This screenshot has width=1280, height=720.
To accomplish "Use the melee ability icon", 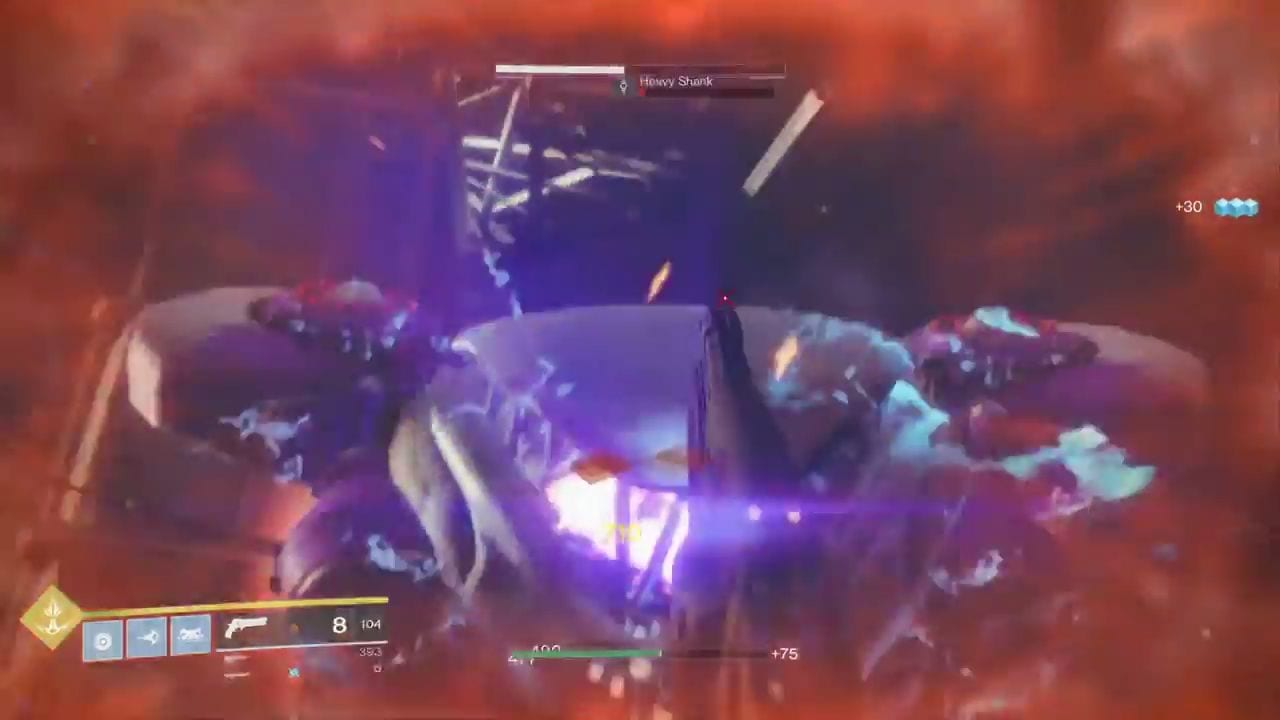I will point(147,637).
